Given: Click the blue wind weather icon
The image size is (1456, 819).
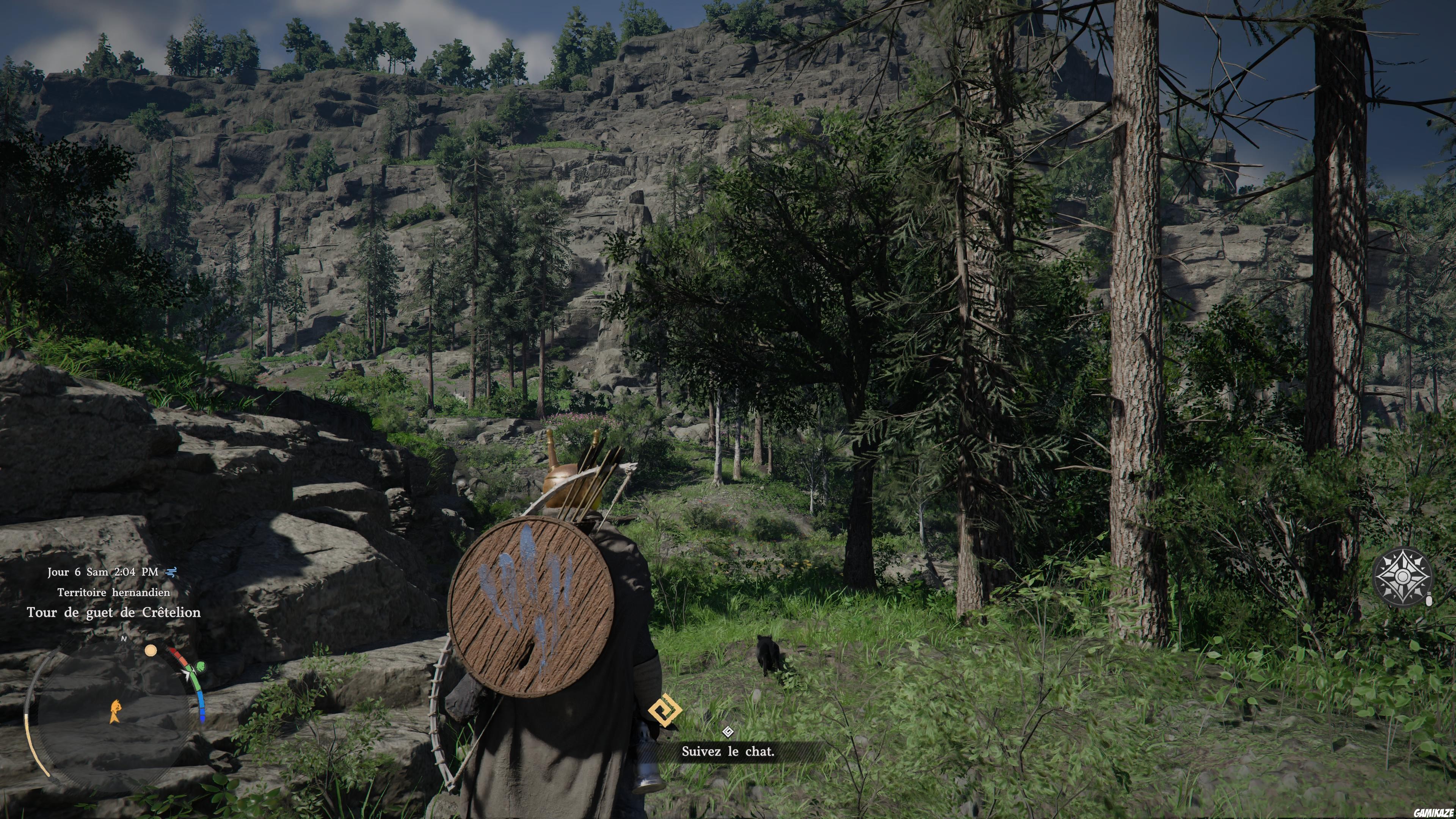Looking at the screenshot, I should (171, 572).
